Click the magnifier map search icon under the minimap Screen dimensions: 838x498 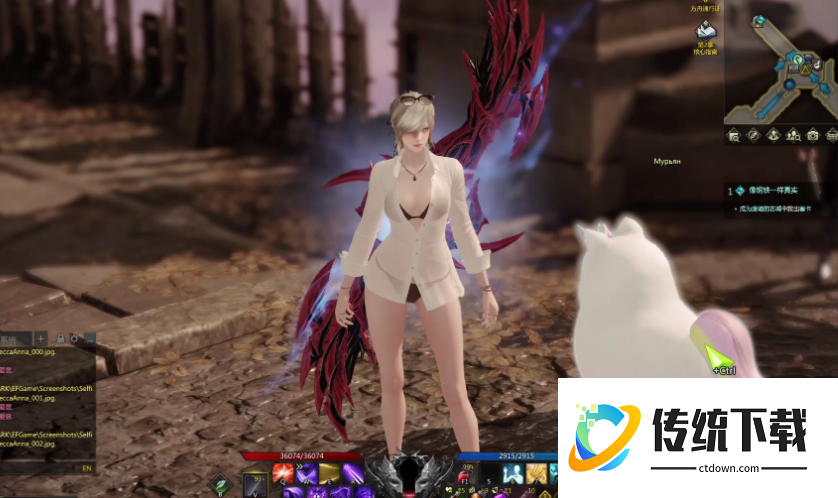click(x=733, y=135)
